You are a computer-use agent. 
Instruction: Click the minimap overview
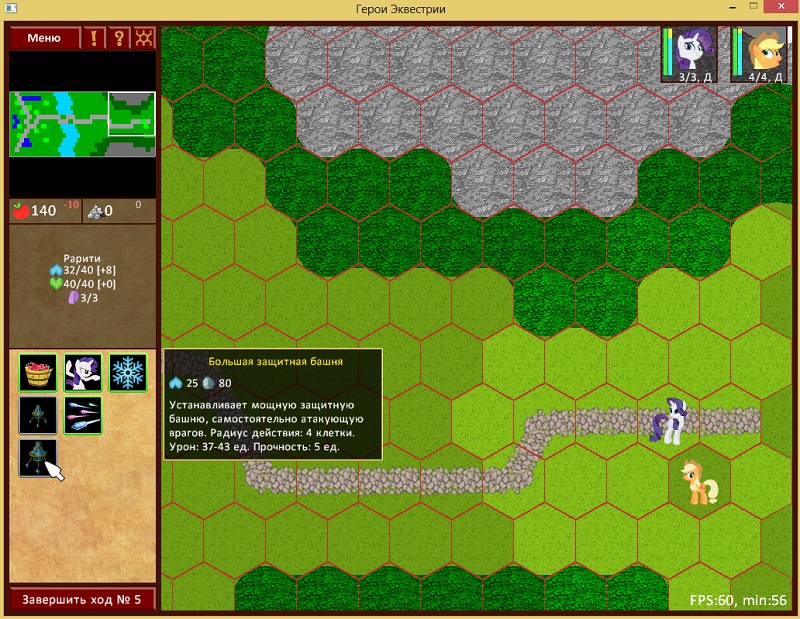click(x=83, y=124)
